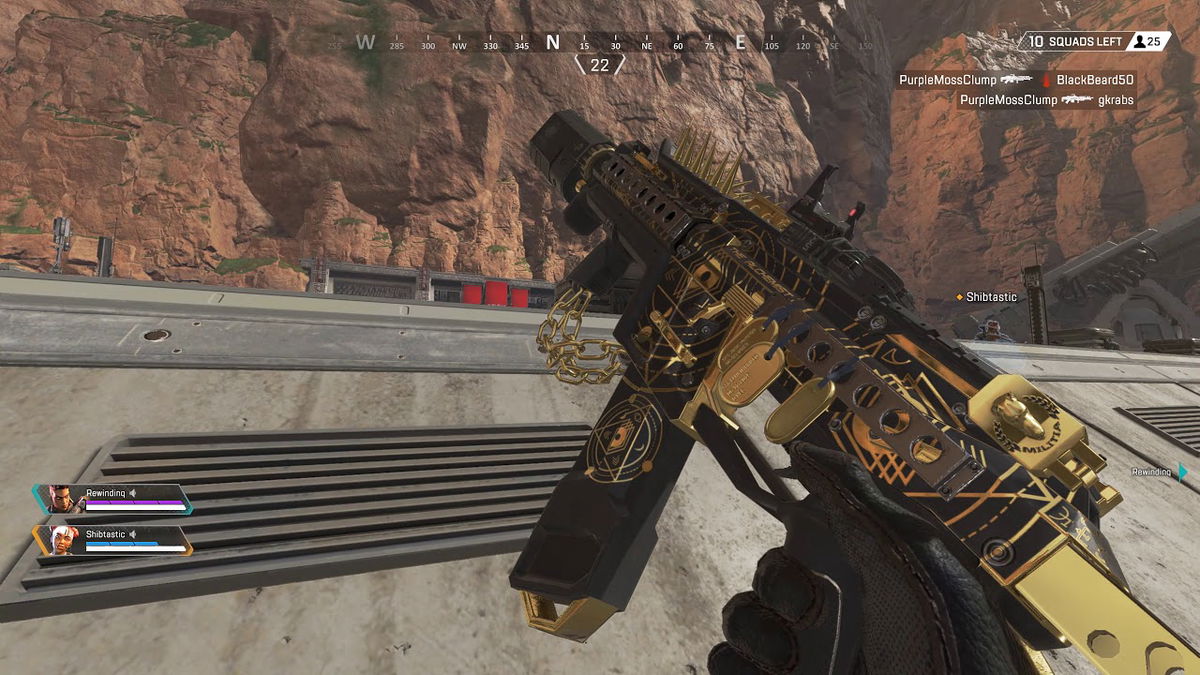The height and width of the screenshot is (675, 1200).
Task: Click the players remaining icon
Action: coord(1138,41)
